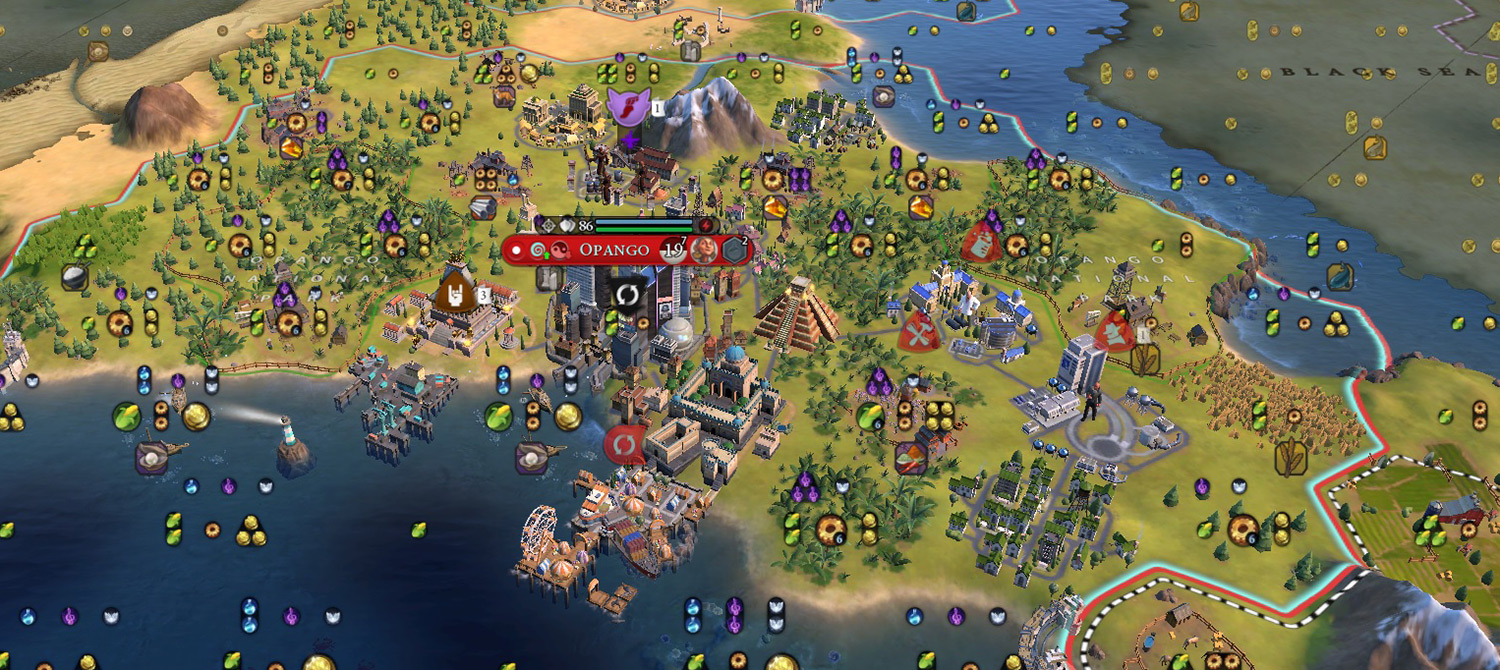Open the governor portrait on Opango's banner
1500x670 pixels.
(x=704, y=249)
